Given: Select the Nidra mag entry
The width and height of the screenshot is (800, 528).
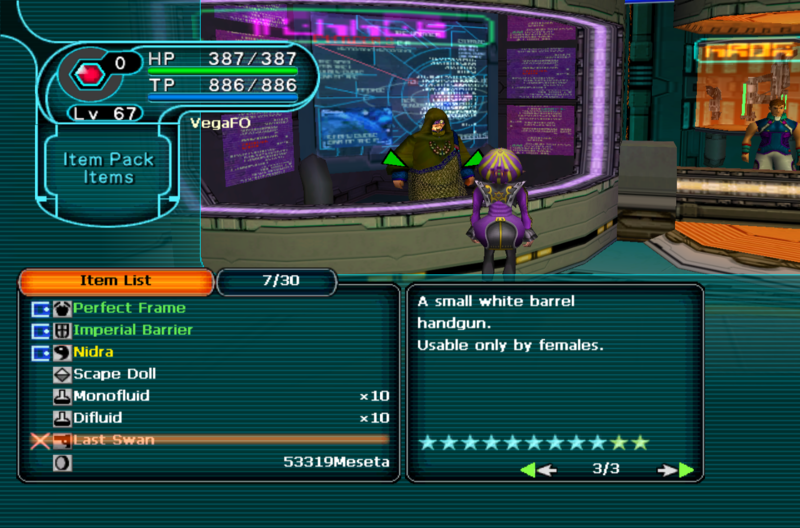Looking at the screenshot, I should pos(93,352).
